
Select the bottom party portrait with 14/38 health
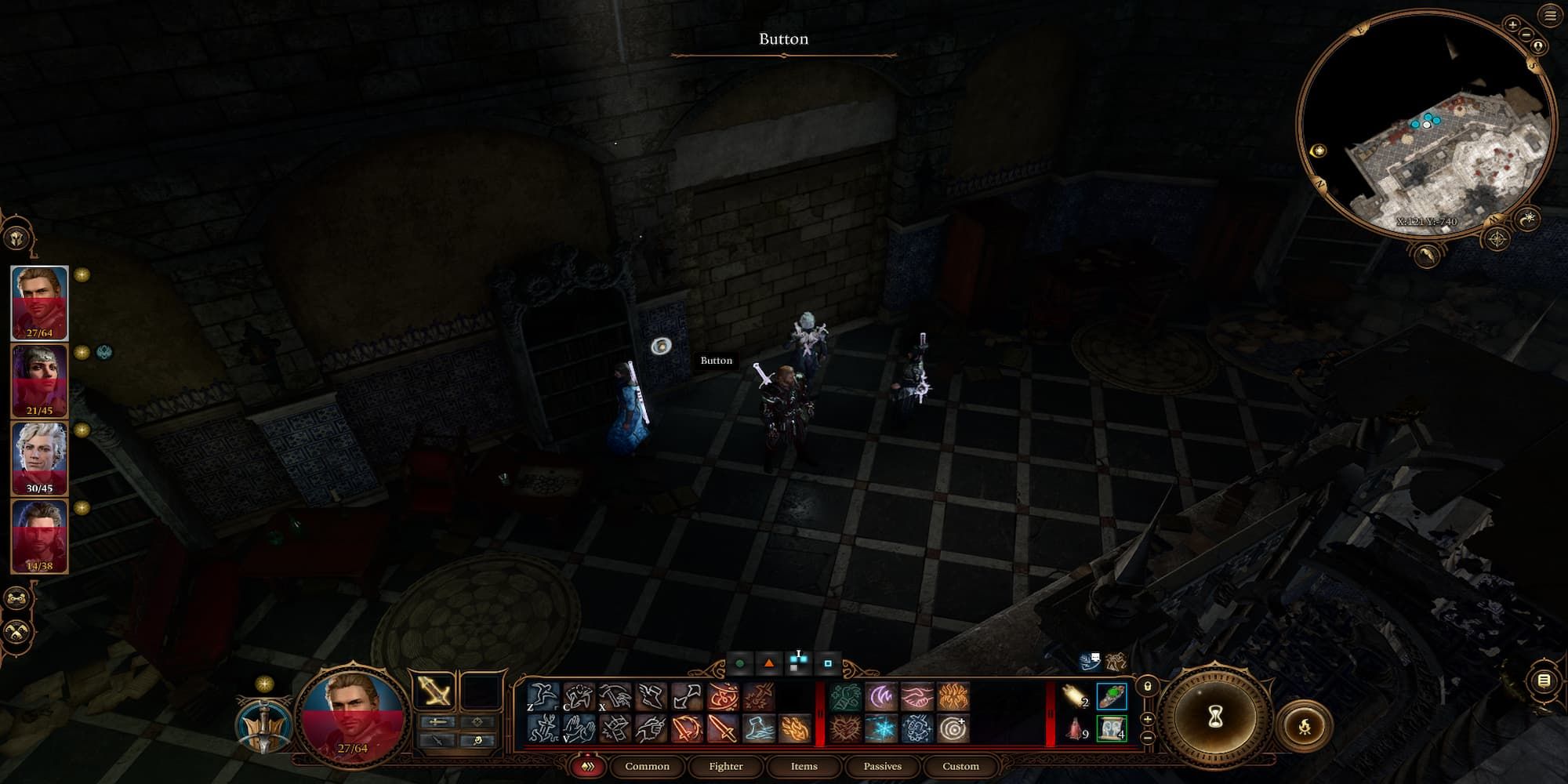39,535
